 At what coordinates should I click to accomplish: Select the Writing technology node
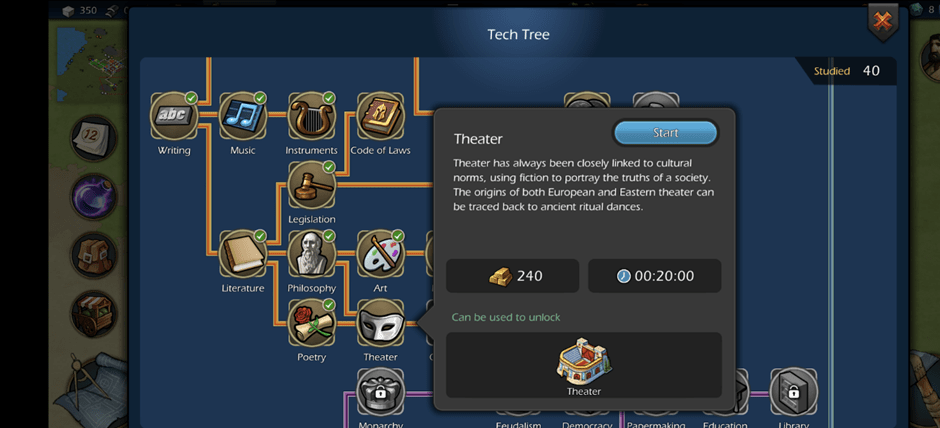click(174, 117)
